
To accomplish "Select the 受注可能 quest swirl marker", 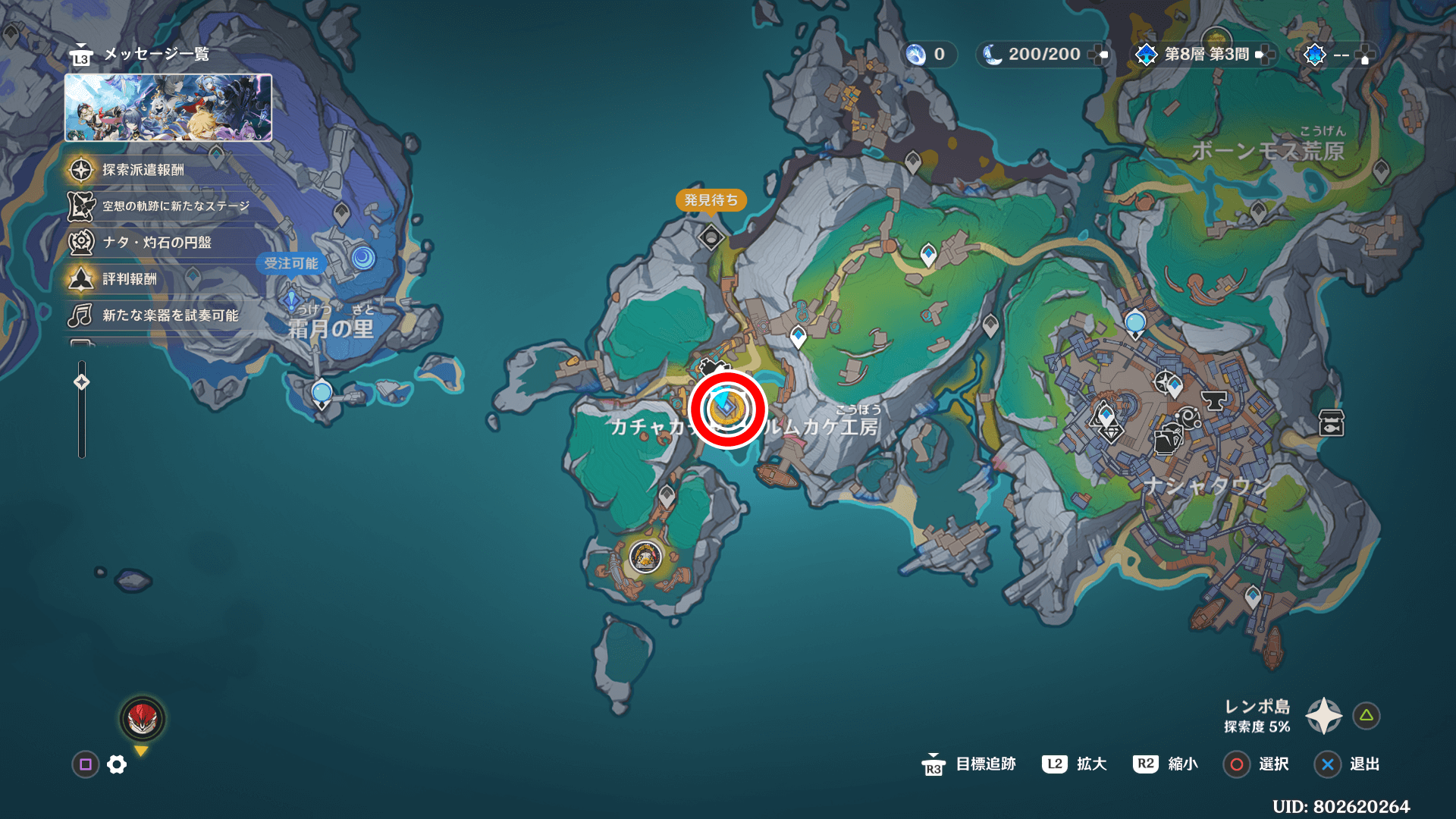I will [x=363, y=259].
